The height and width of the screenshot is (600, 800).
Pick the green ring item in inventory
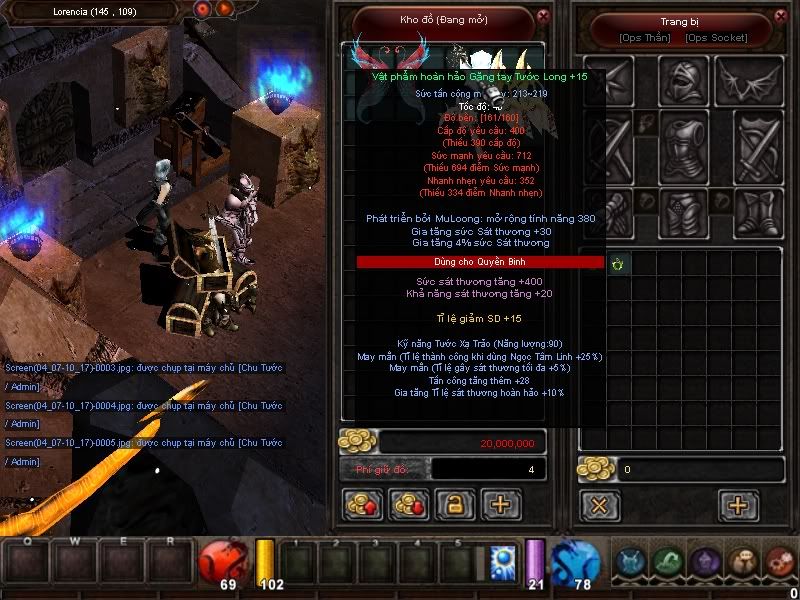617,264
